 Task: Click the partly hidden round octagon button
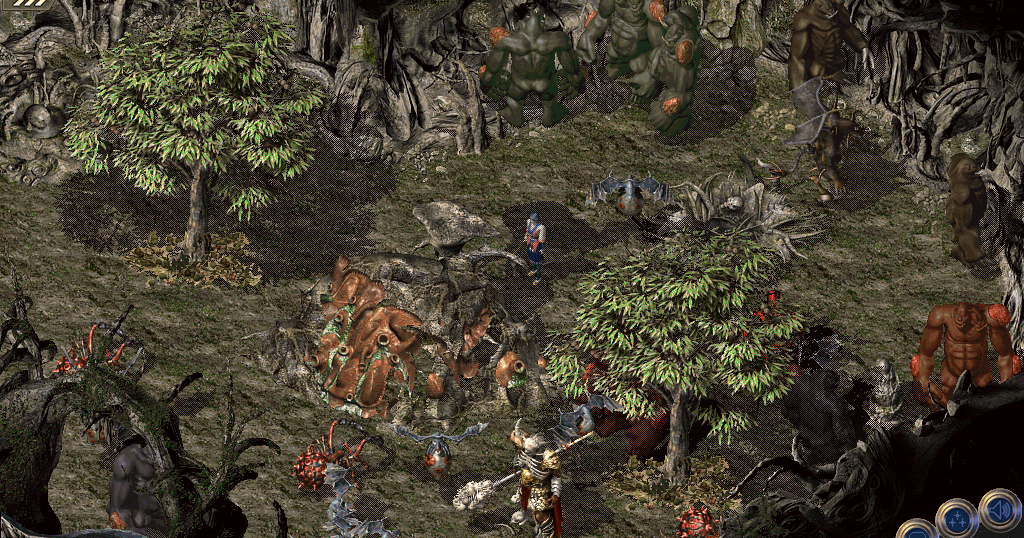click(x=914, y=531)
